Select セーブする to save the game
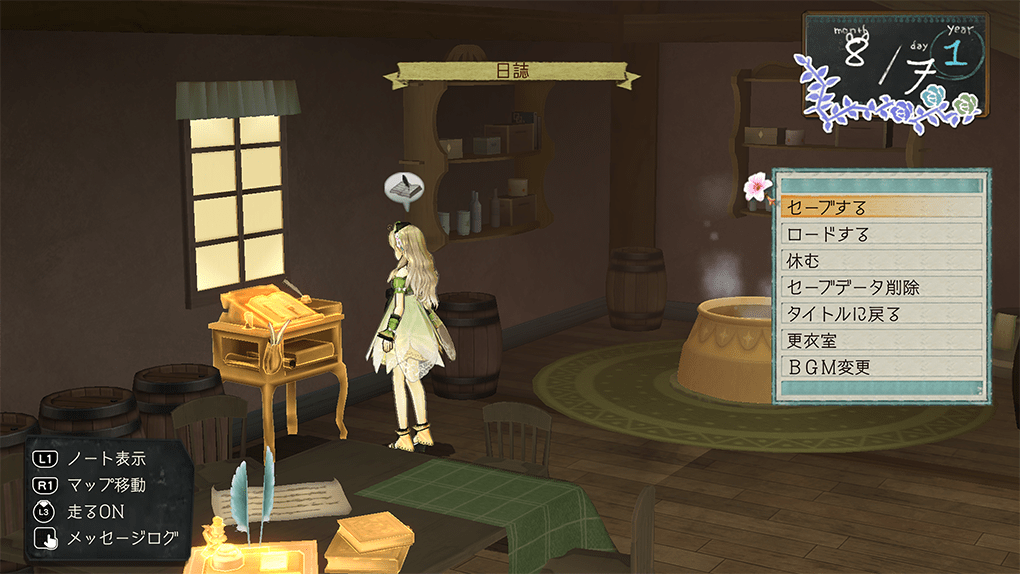 [x=880, y=208]
